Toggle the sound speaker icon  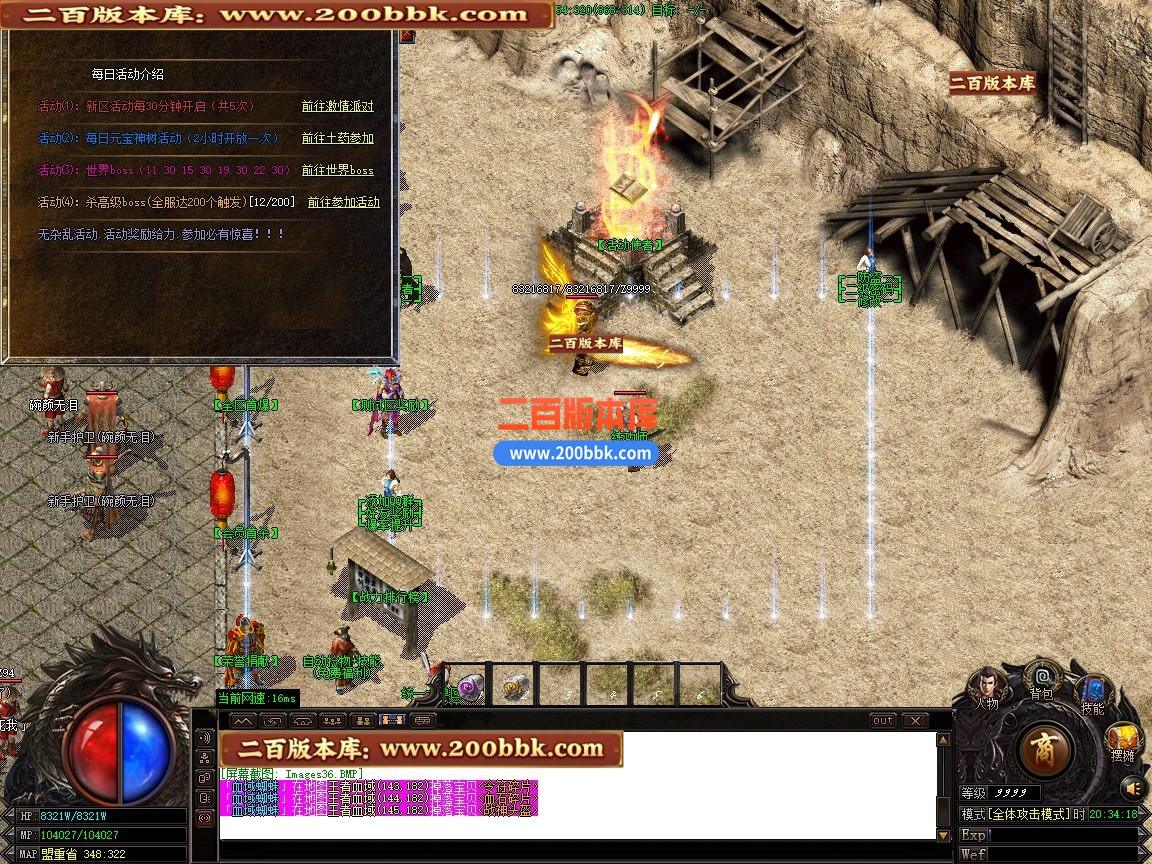pos(1133,789)
